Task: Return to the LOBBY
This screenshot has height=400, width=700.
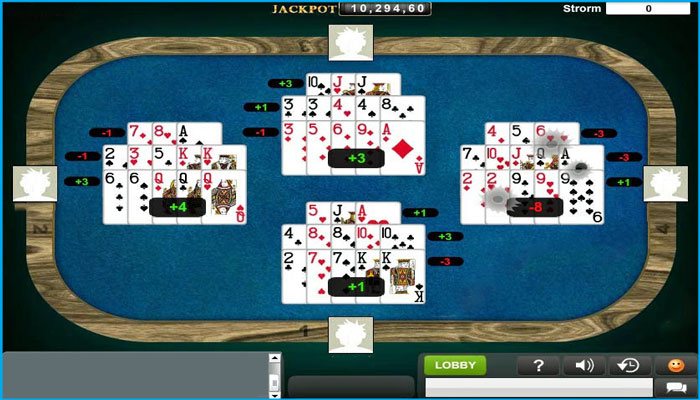Action: (455, 365)
